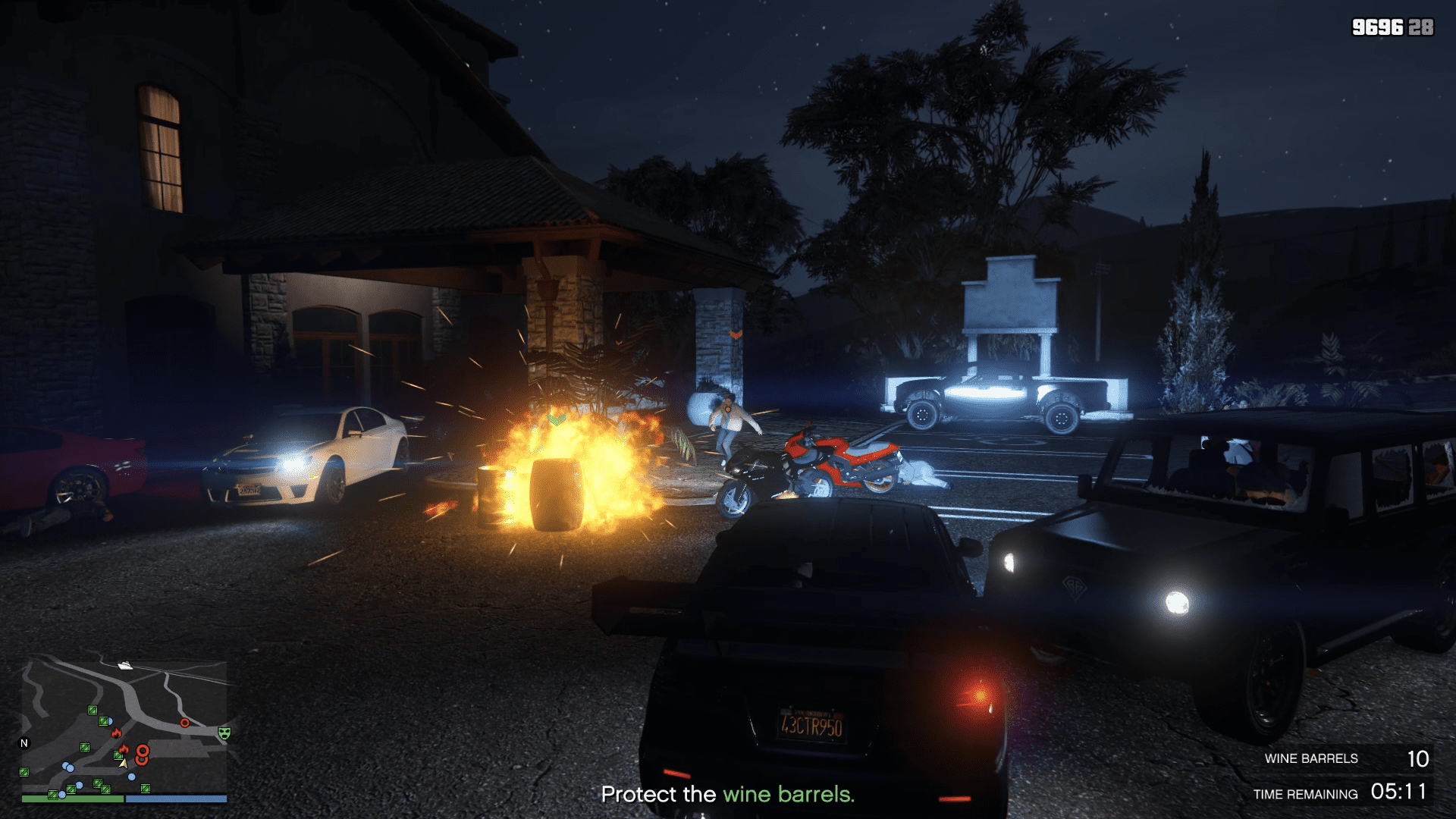Click the yacht icon on the minimap
1456x819 pixels.
(126, 665)
